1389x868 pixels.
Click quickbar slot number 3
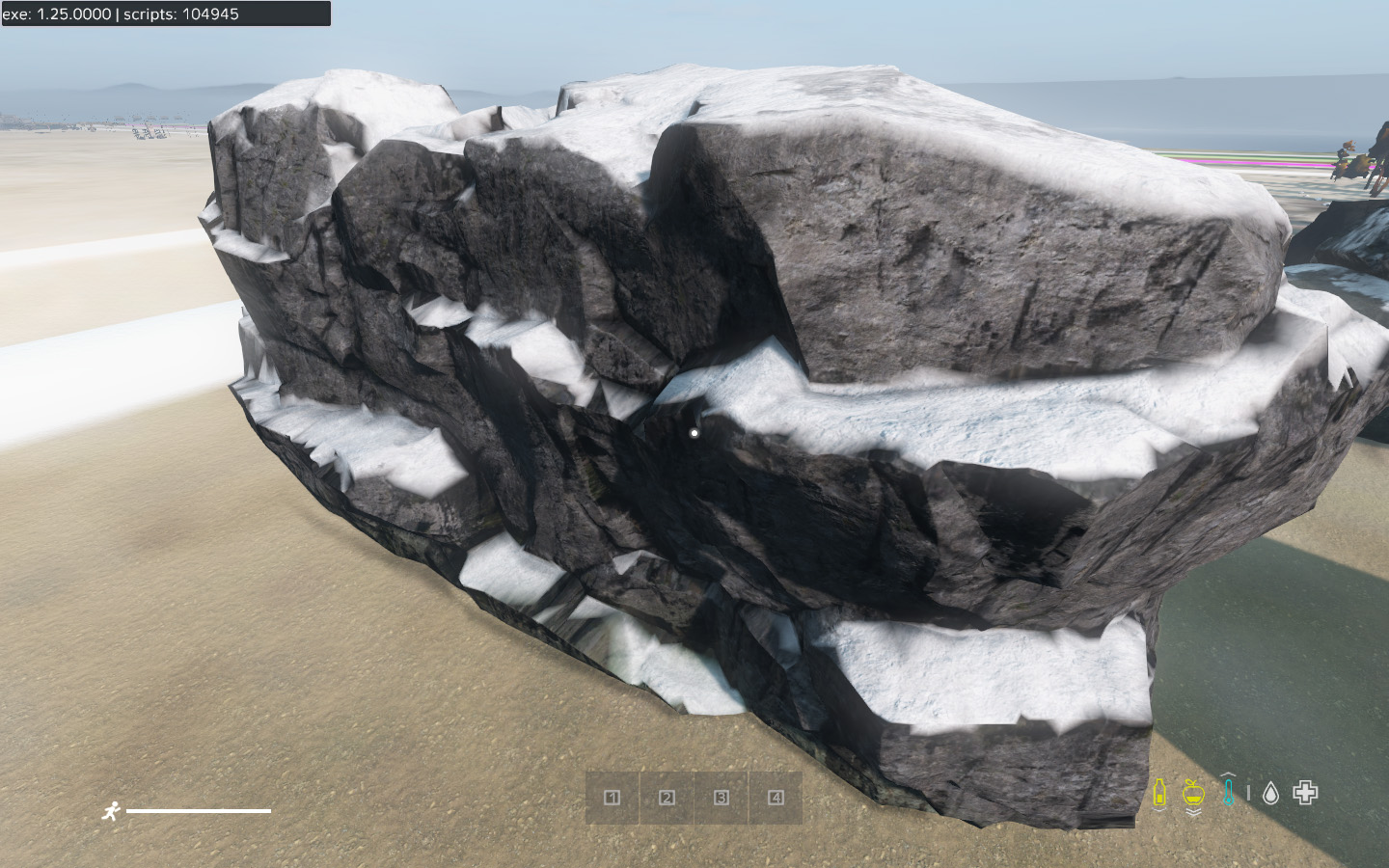(x=722, y=798)
